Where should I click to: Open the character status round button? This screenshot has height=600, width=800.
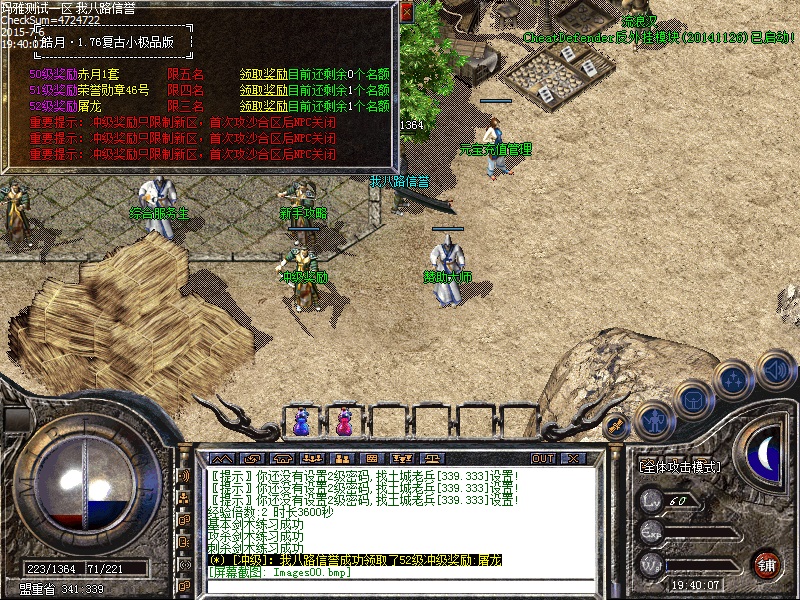coord(654,420)
